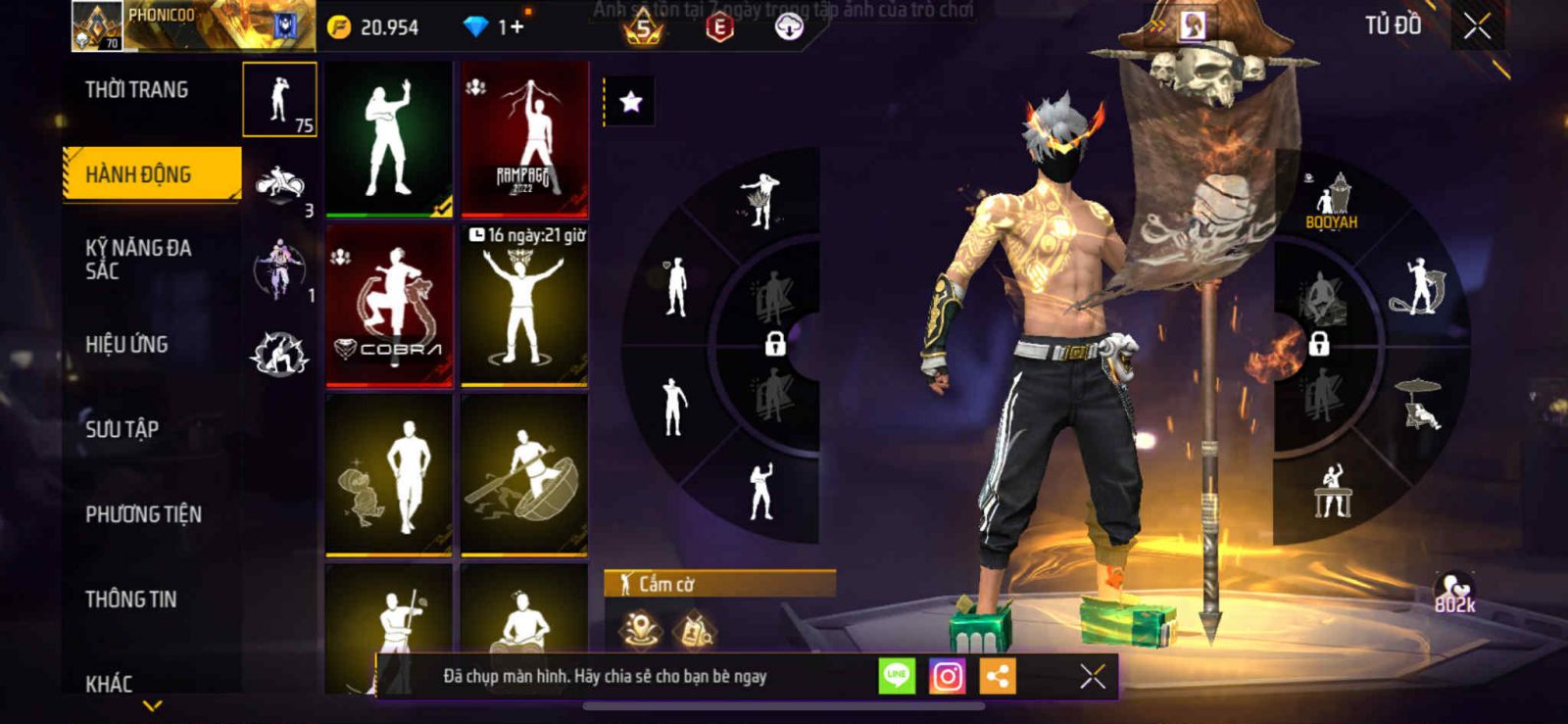This screenshot has height=724, width=1568.
Task: Go to the Sưu Tập section
Action: click(x=122, y=429)
